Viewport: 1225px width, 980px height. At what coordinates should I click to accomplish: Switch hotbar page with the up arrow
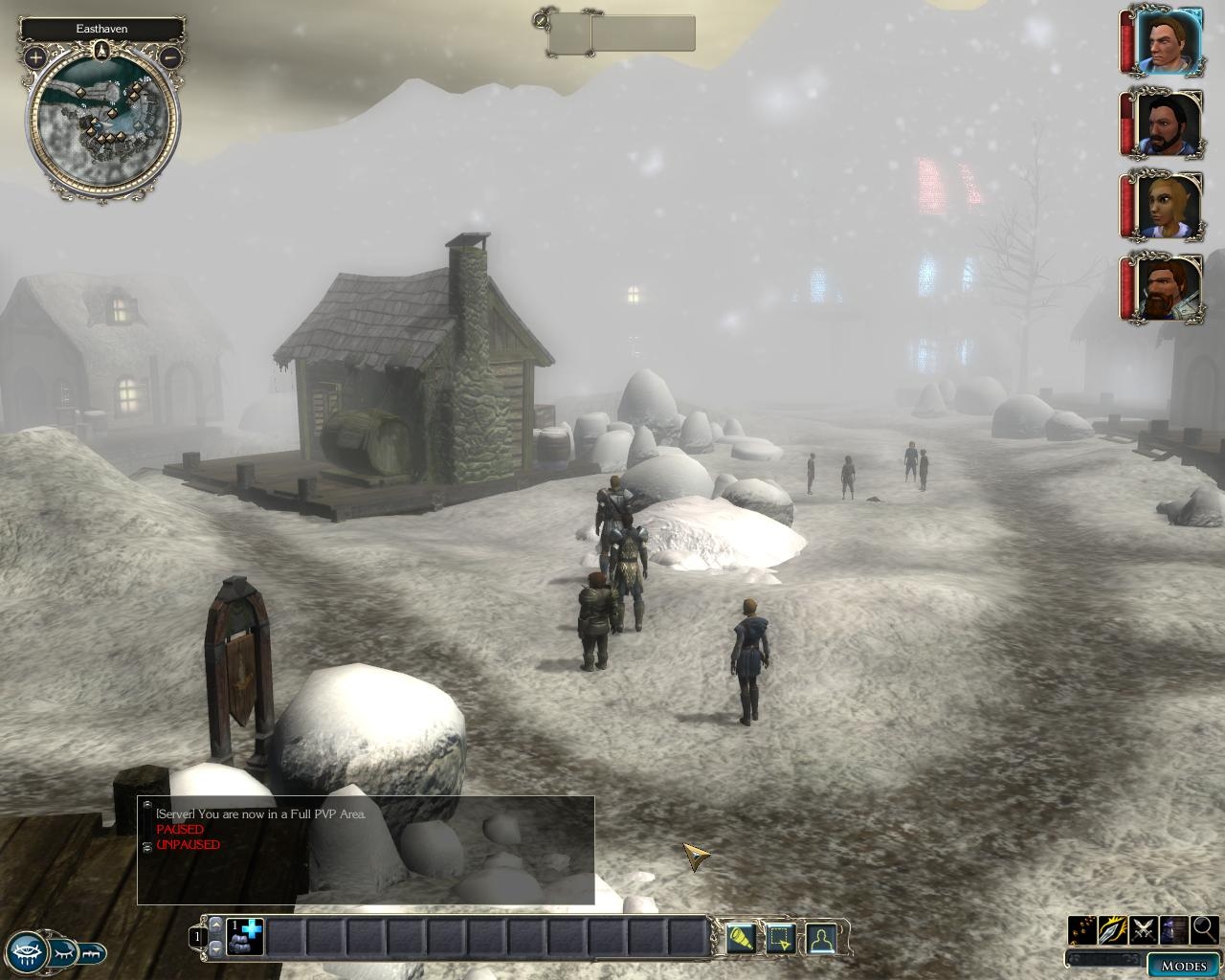216,925
